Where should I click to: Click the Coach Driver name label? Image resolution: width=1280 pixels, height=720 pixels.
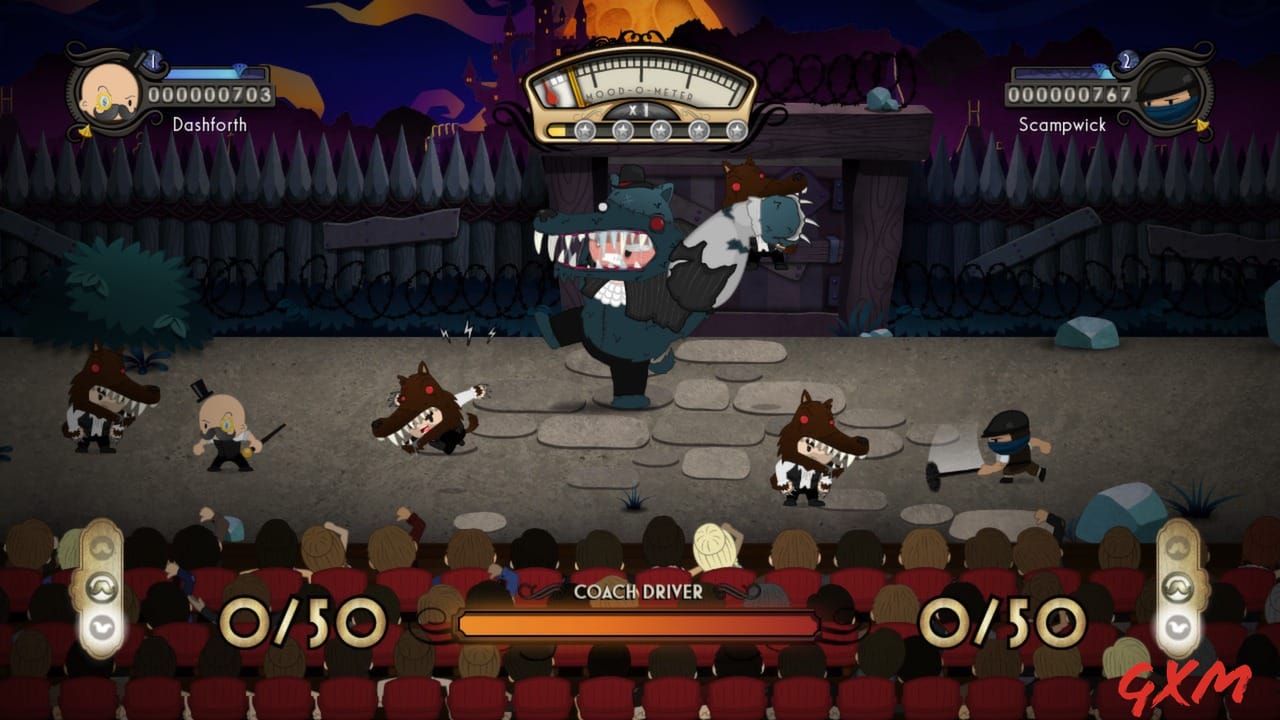pos(640,592)
